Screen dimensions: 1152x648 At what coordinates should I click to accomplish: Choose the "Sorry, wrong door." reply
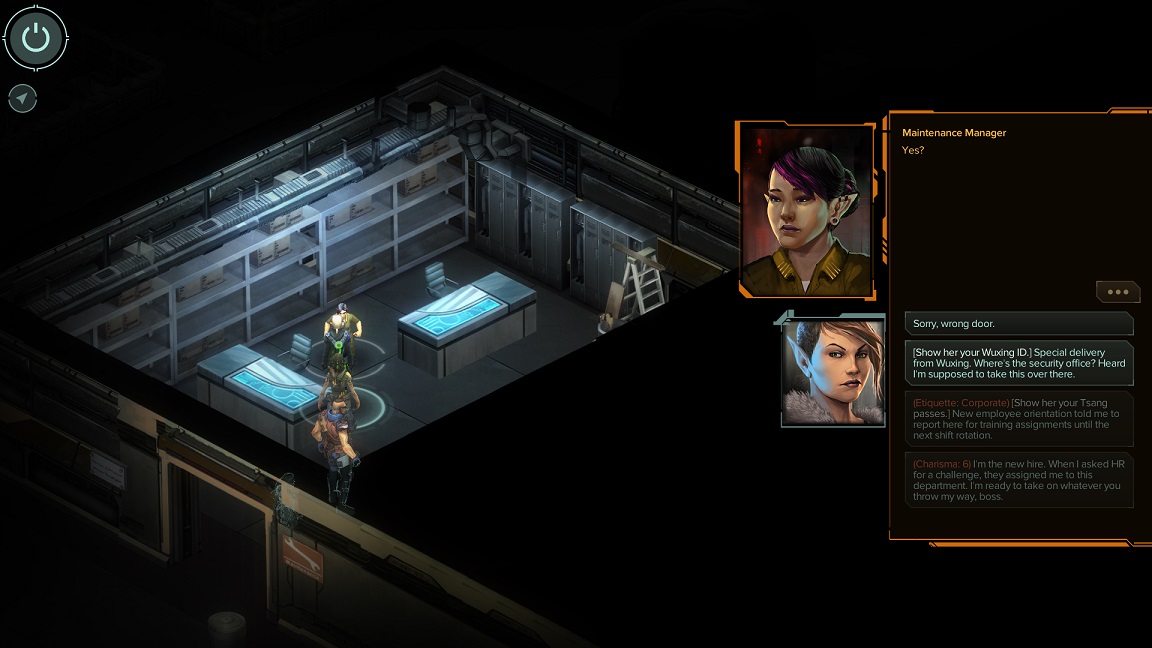(1019, 324)
